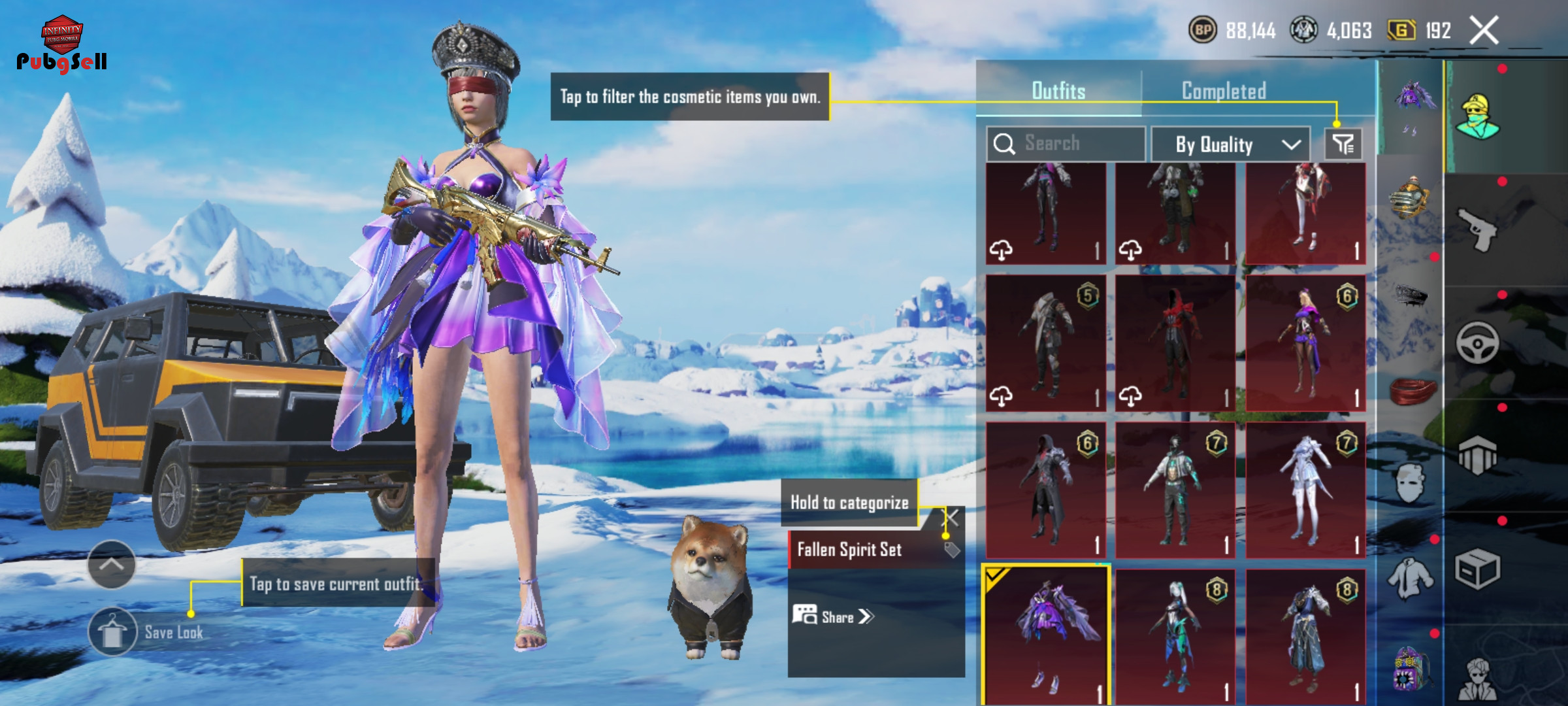This screenshot has height=706, width=1568.
Task: Choose the white jacket subcategory icon
Action: click(1411, 579)
